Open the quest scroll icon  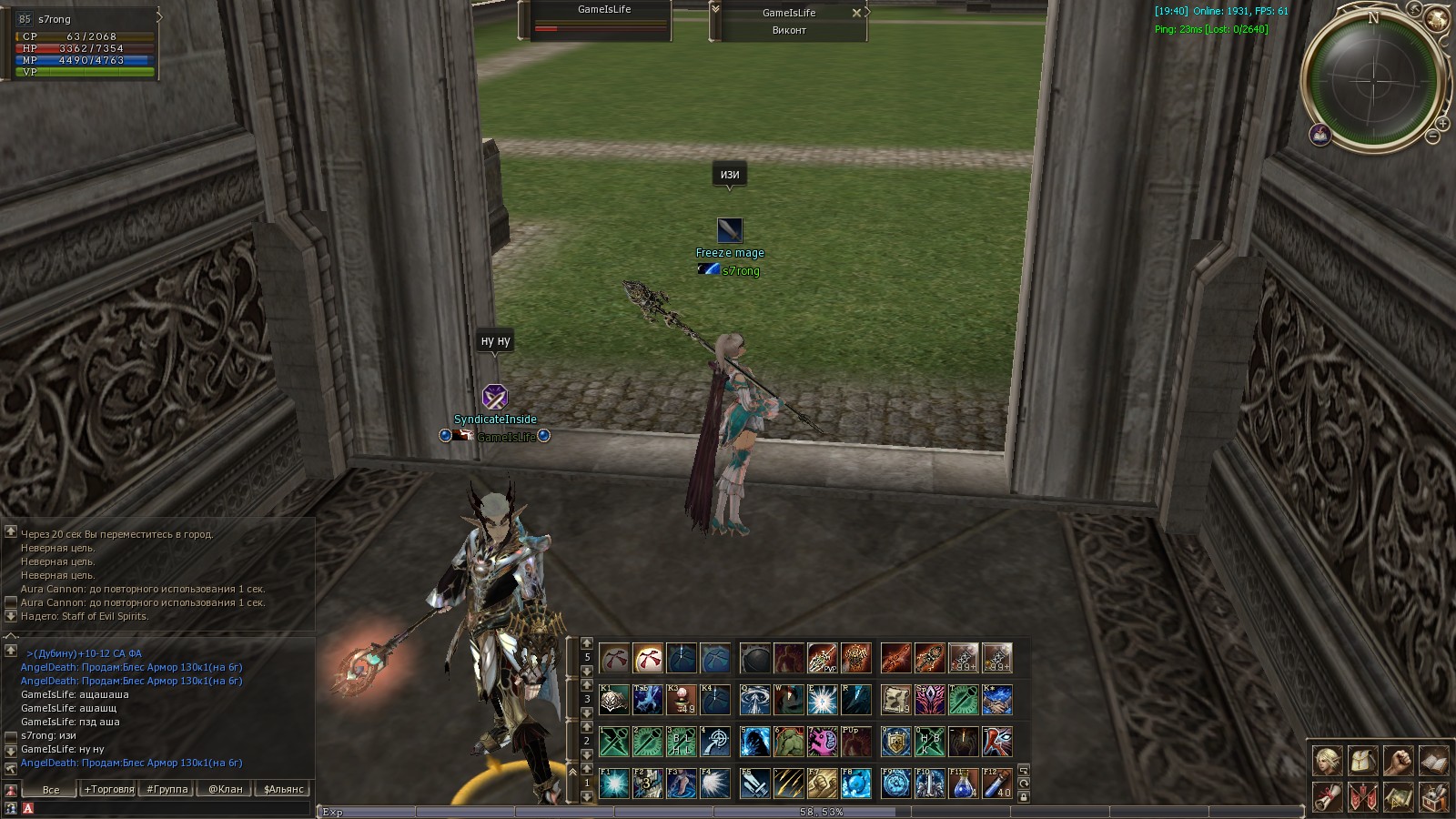pyautogui.click(x=1327, y=797)
